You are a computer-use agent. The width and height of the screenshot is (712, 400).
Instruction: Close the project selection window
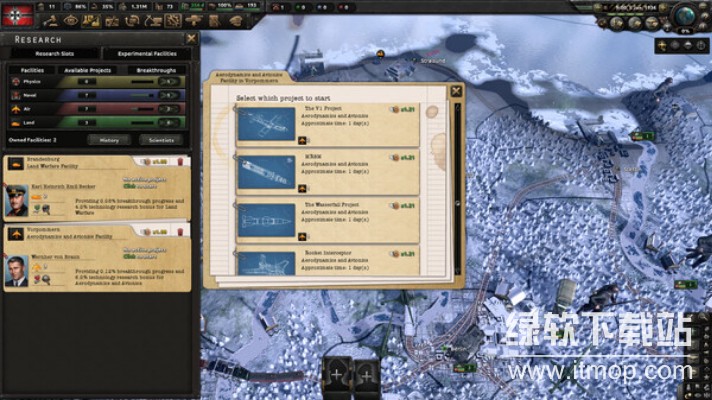457,91
